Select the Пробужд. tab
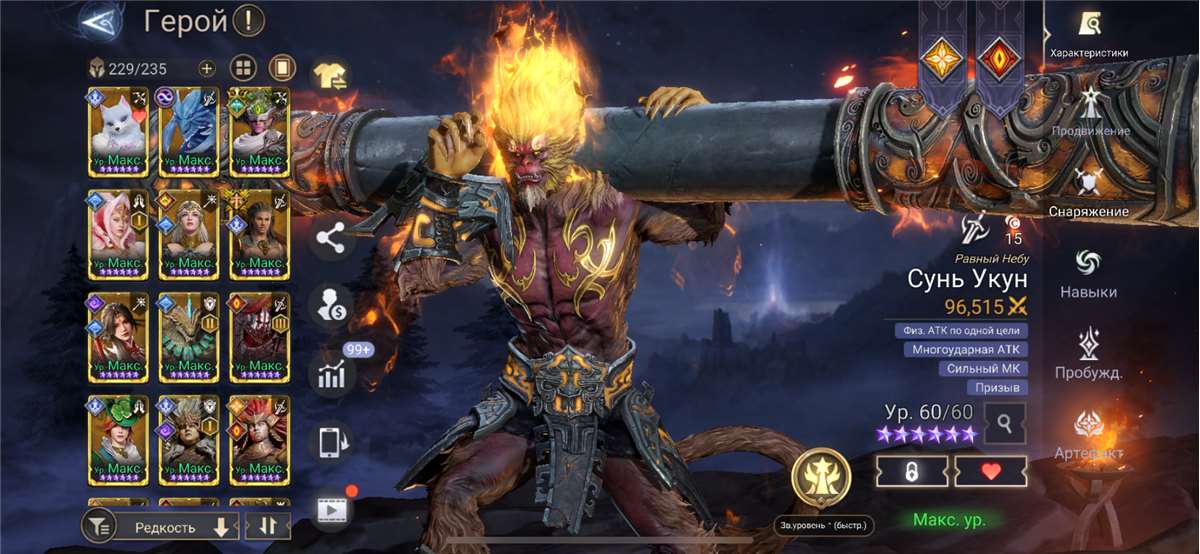Viewport: 1200px width, 554px height. click(1089, 354)
